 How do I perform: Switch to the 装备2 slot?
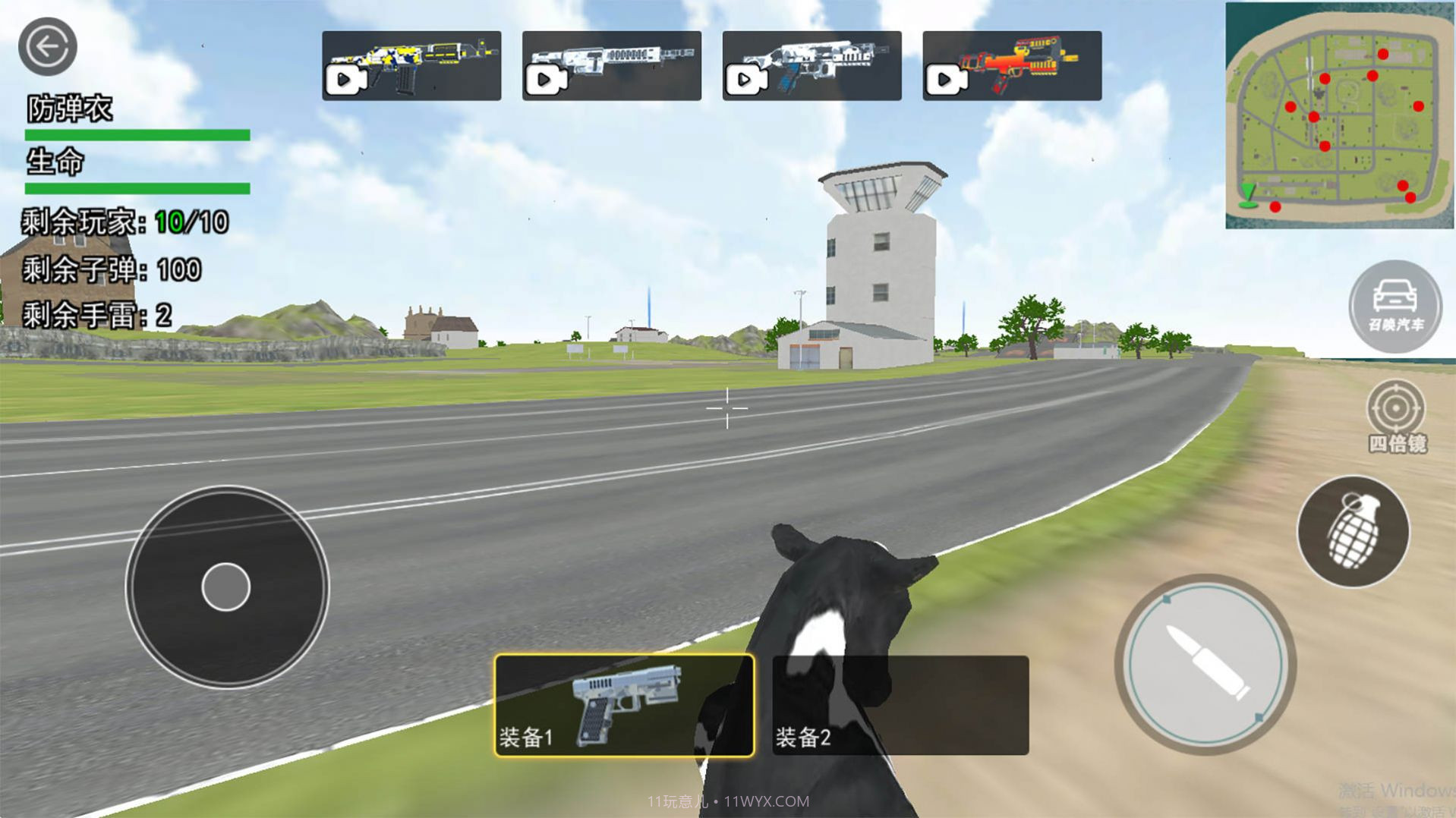tap(900, 706)
